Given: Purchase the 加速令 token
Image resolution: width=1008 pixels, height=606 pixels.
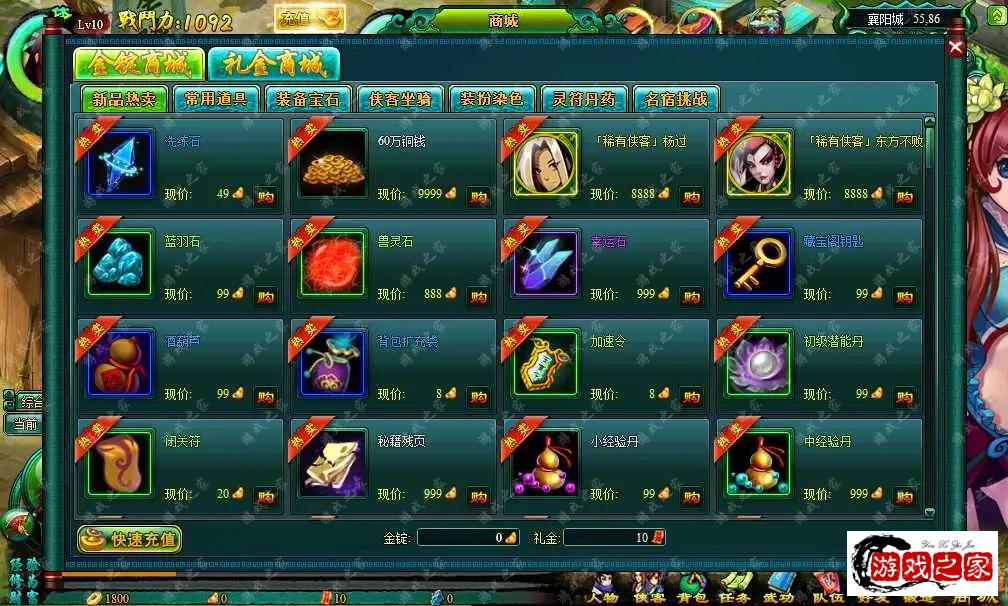Looking at the screenshot, I should click(691, 397).
